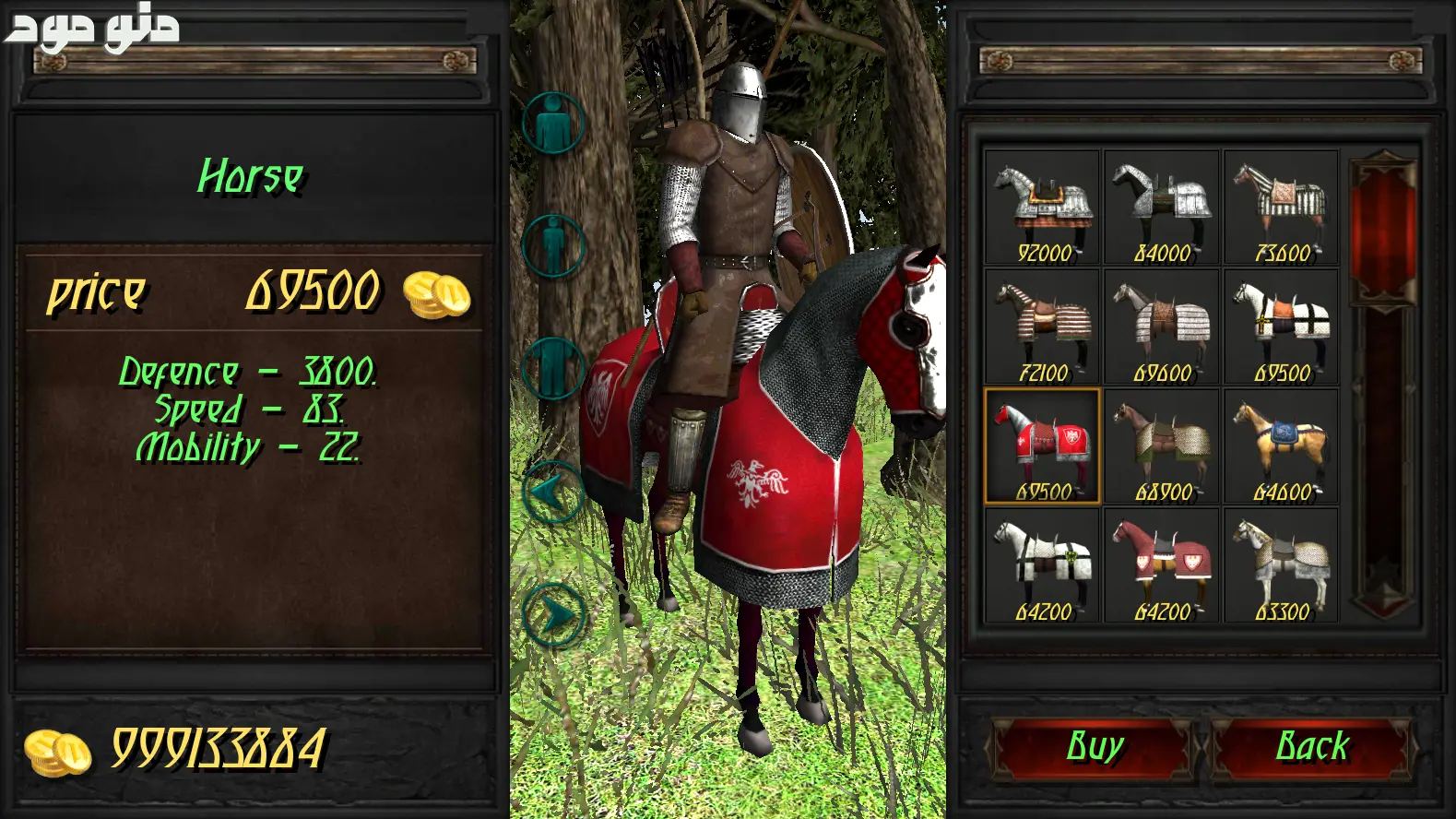Click the right-pointing teal arrow icon
The width and height of the screenshot is (1456, 819).
[552, 613]
